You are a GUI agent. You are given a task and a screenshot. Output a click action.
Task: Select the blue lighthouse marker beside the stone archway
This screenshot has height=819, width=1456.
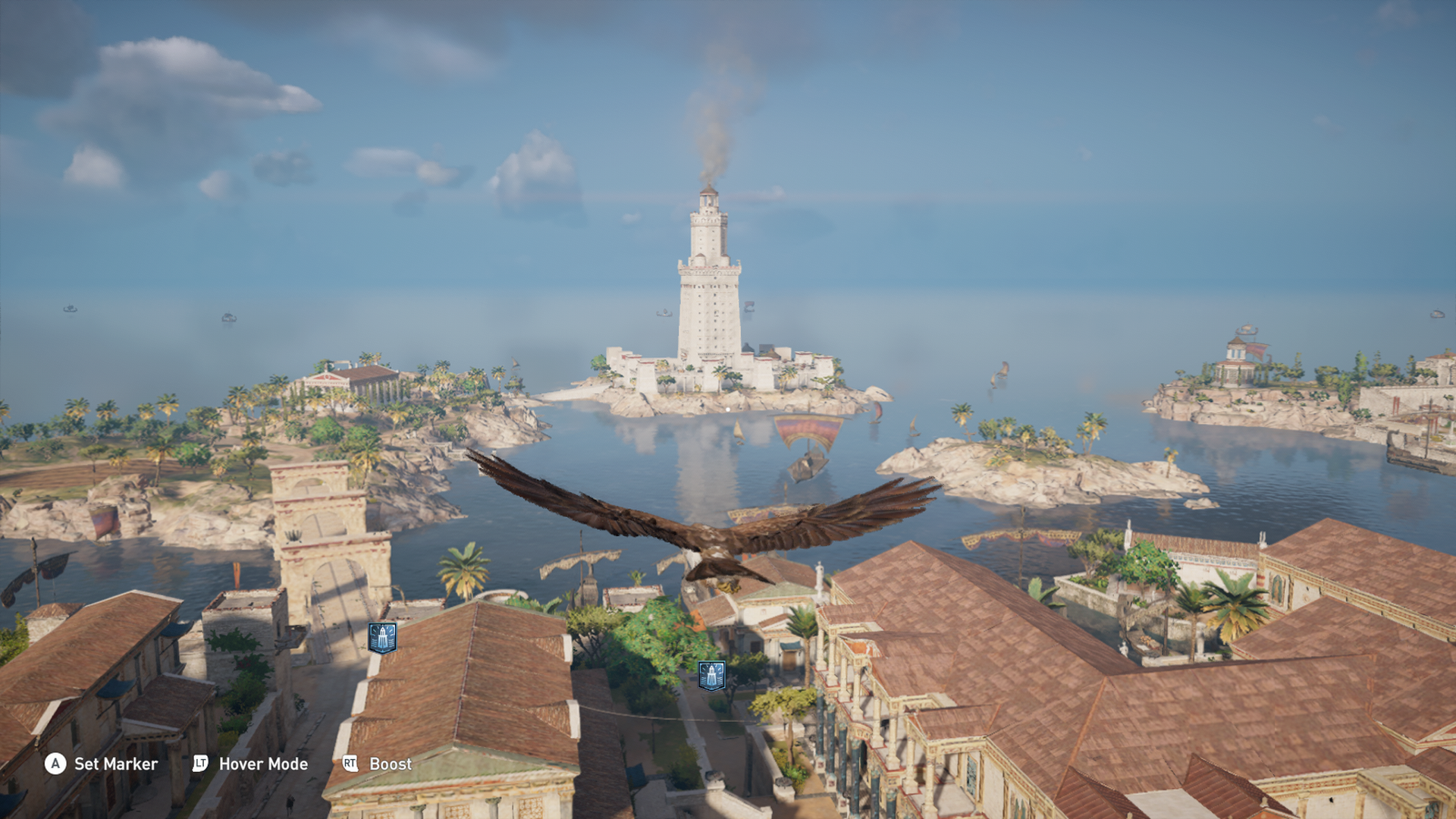pos(382,638)
